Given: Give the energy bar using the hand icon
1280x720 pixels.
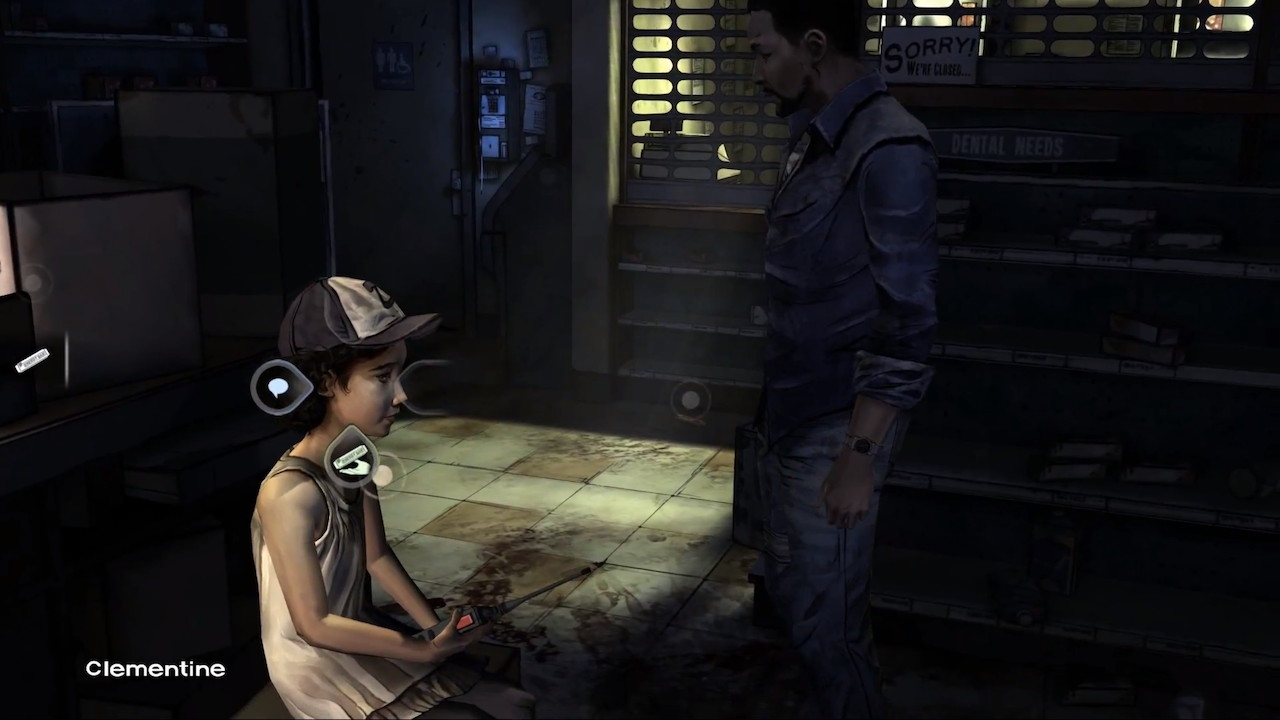Looking at the screenshot, I should tap(352, 460).
